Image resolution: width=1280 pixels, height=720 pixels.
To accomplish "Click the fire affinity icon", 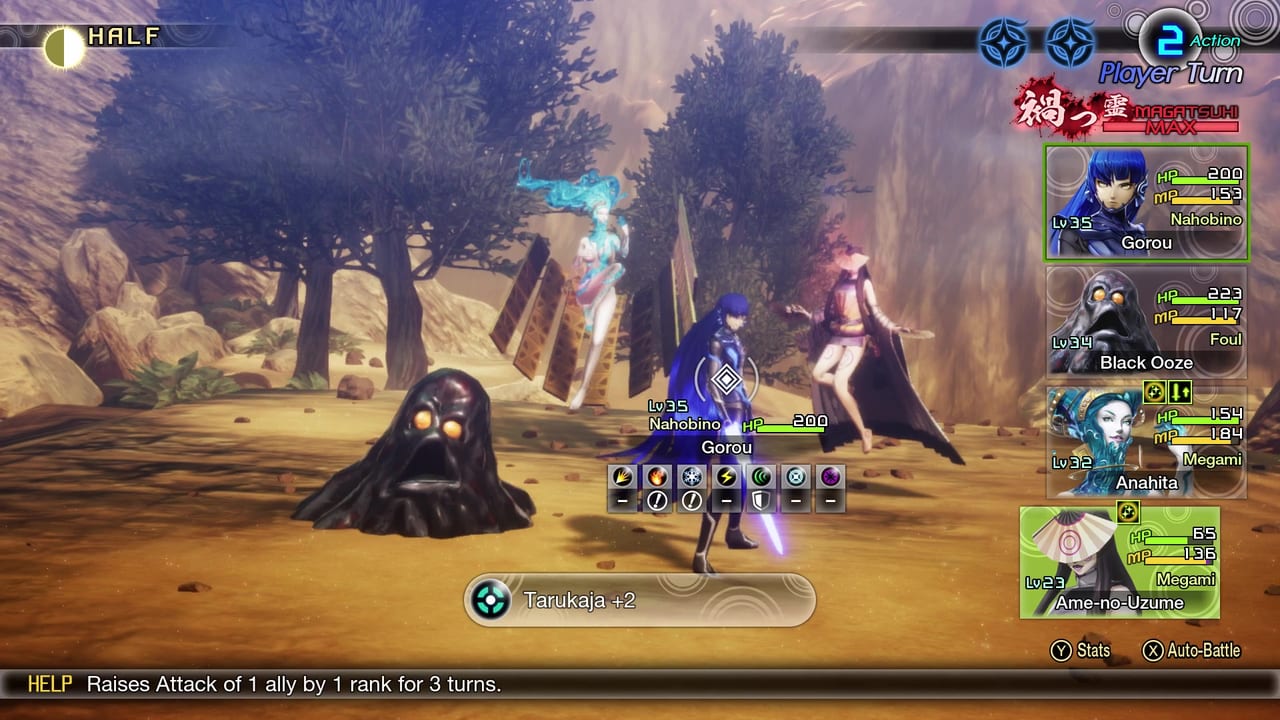I will [x=657, y=477].
